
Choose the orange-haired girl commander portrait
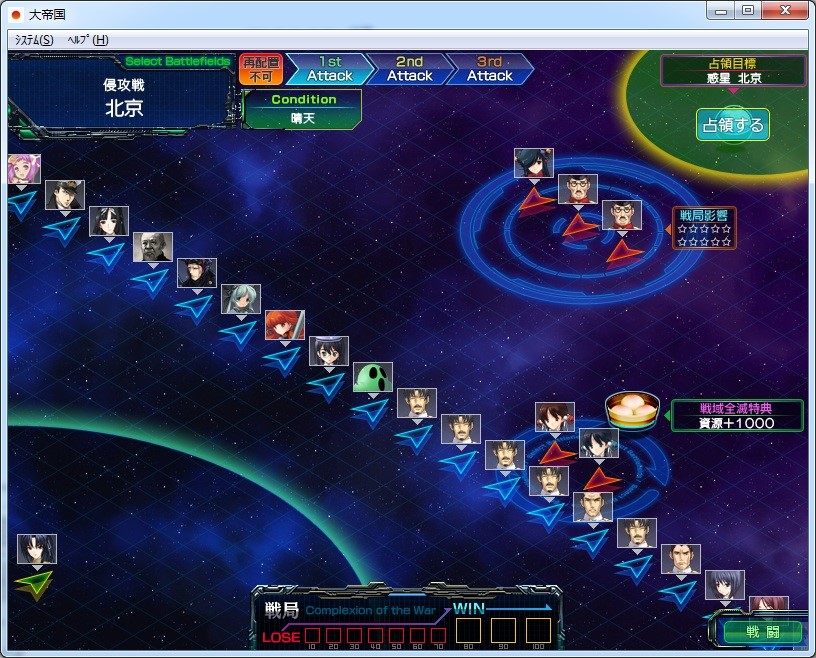coord(284,325)
